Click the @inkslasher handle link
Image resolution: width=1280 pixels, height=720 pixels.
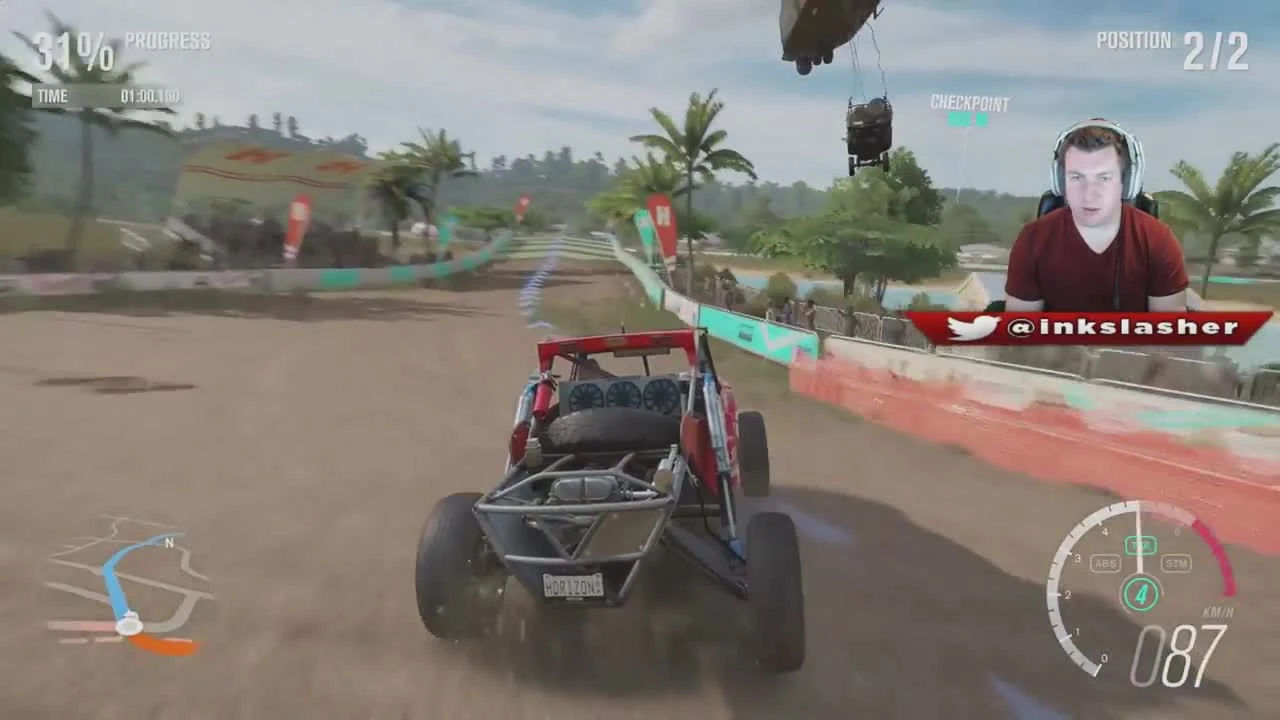[1130, 326]
